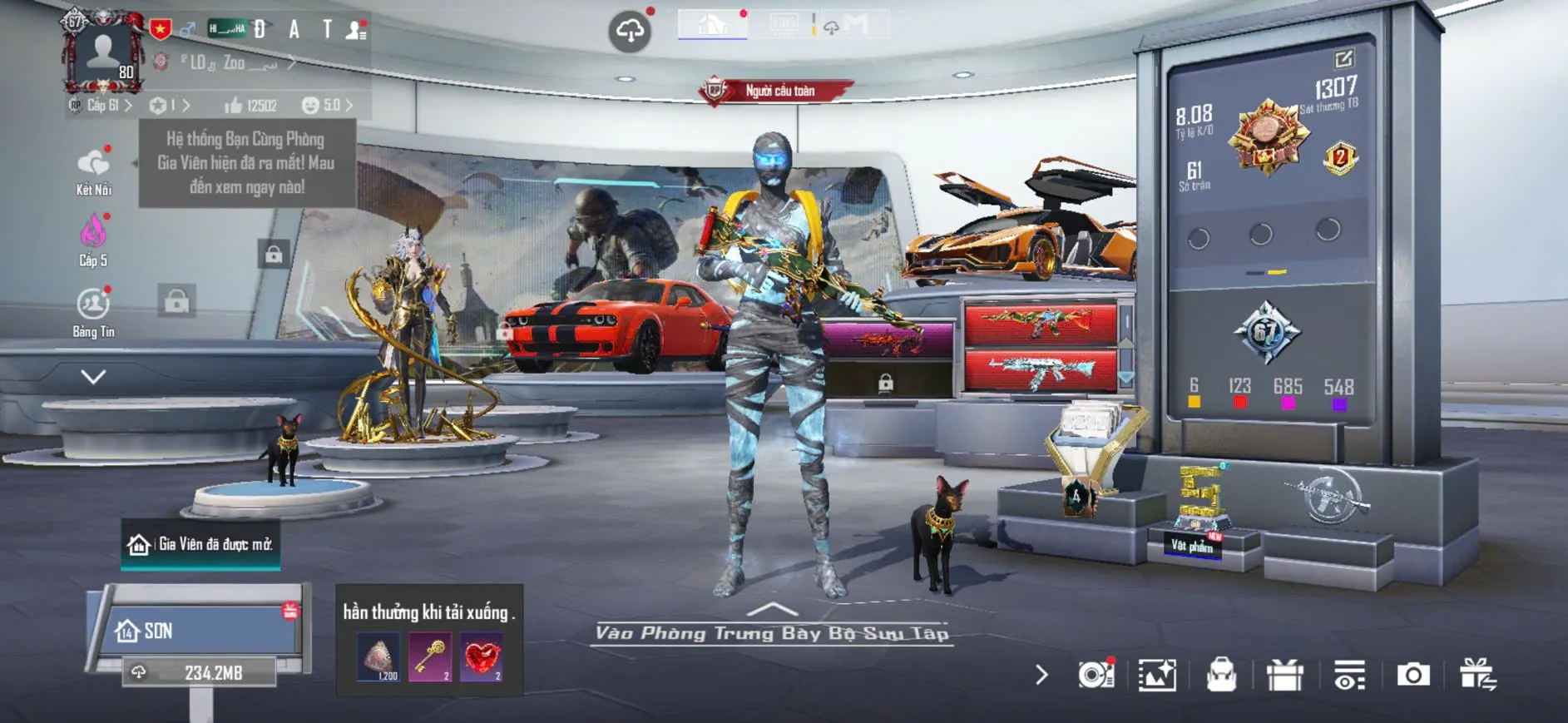1568x723 pixels.
Task: Open the backpack inventory icon
Action: [x=1221, y=675]
